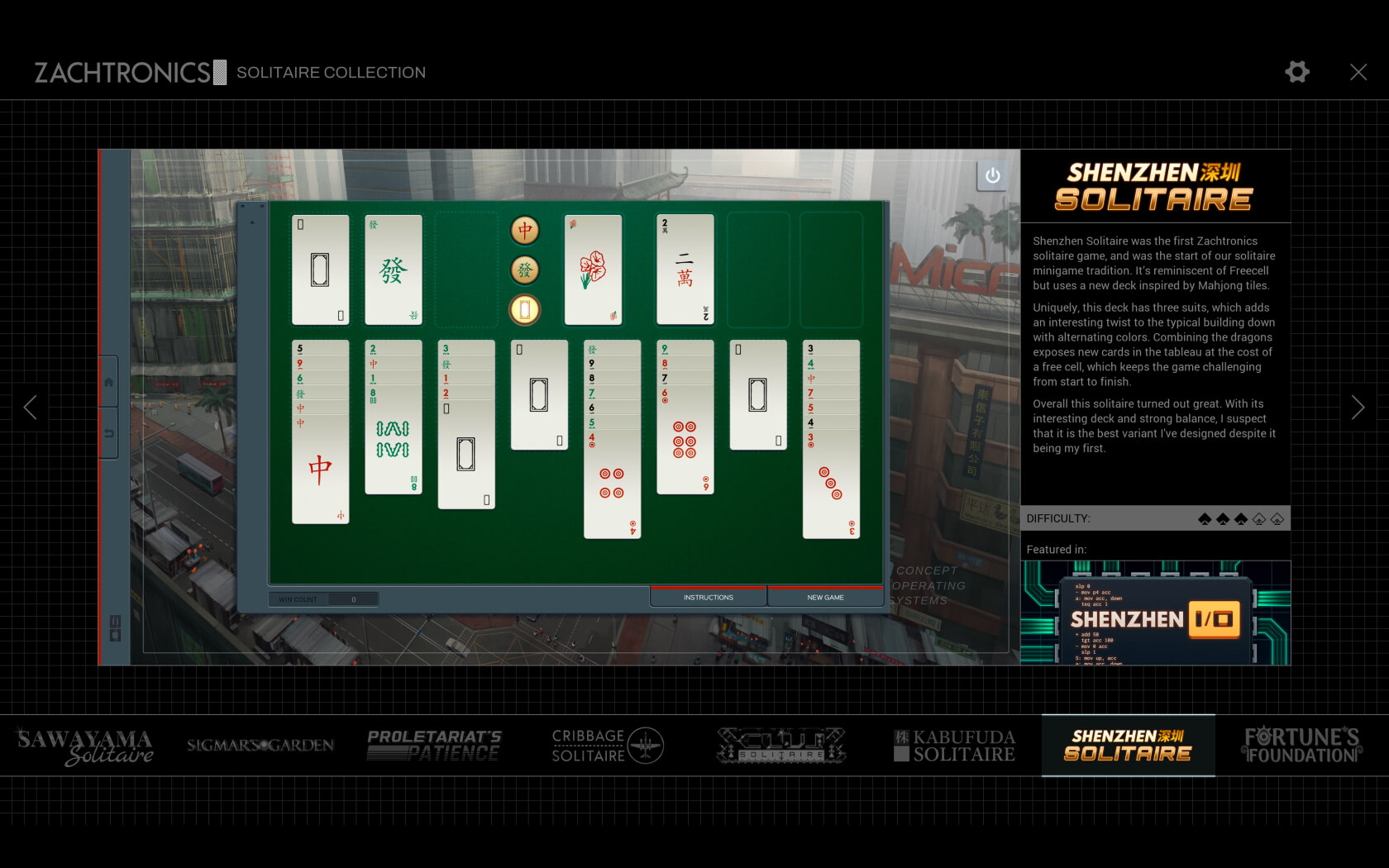Click the red dragon button
Viewport: 1389px width, 868px height.
click(x=525, y=231)
